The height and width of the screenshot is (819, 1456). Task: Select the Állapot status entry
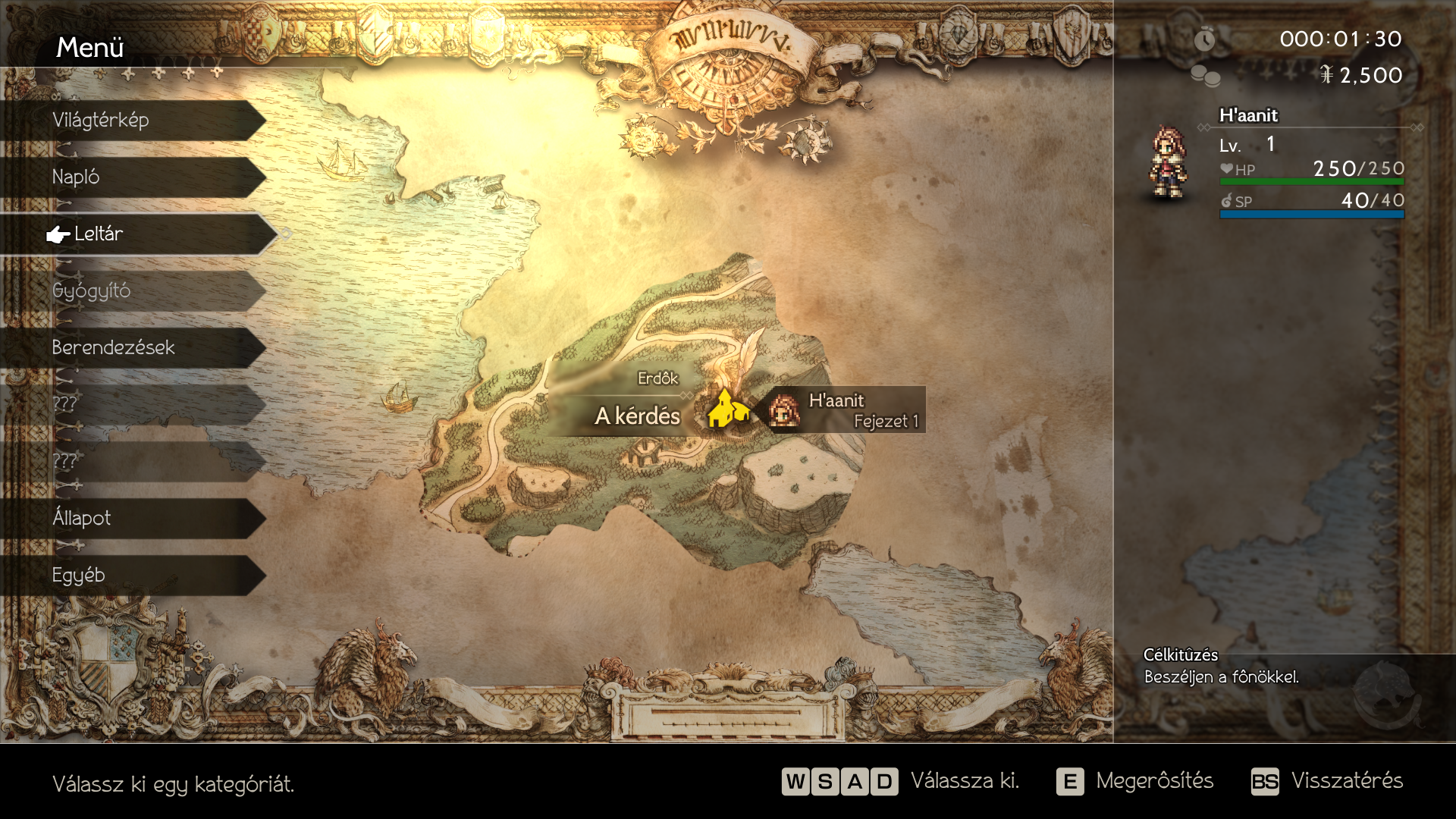(x=133, y=519)
